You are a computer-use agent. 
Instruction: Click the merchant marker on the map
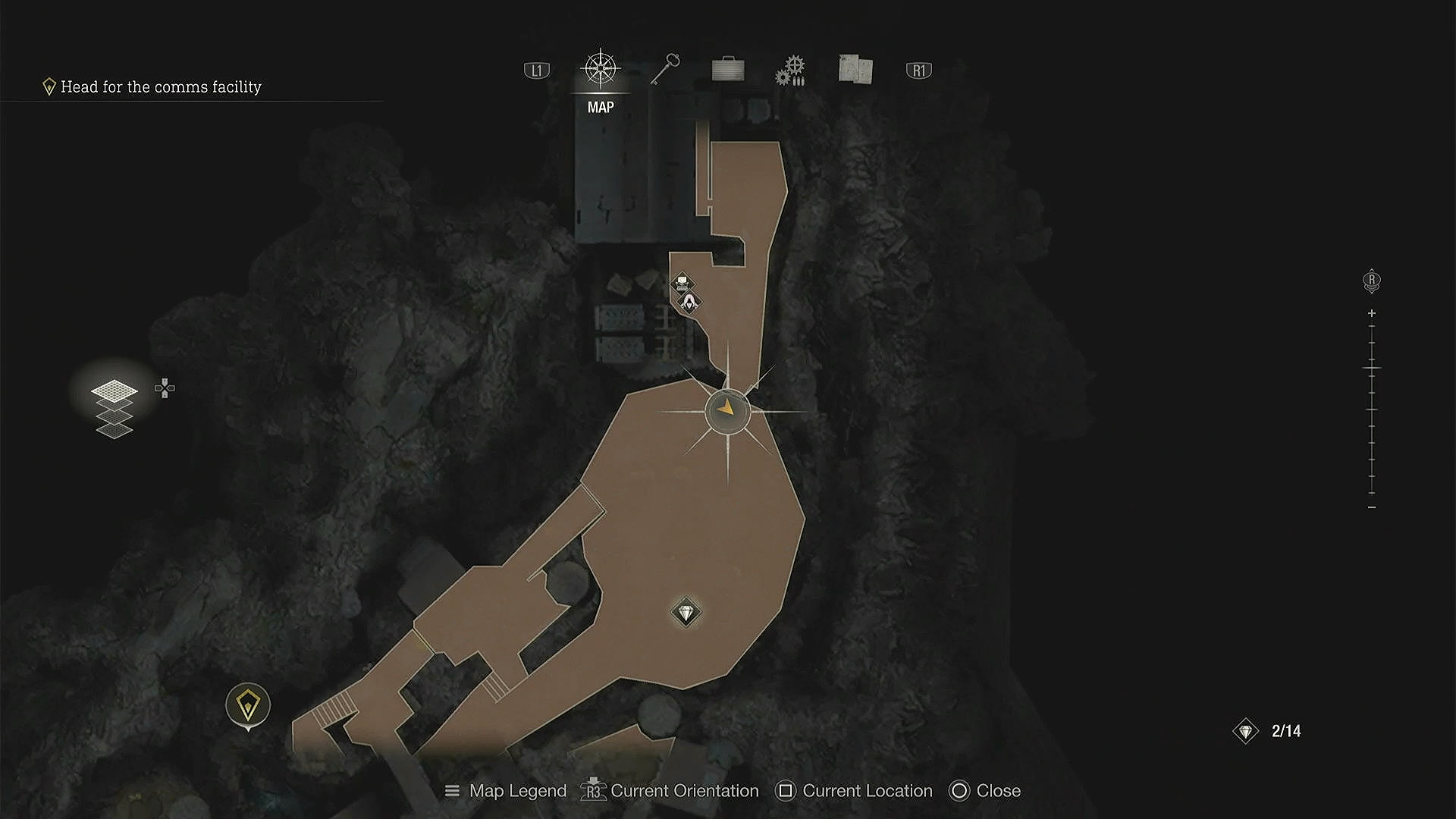[x=689, y=303]
